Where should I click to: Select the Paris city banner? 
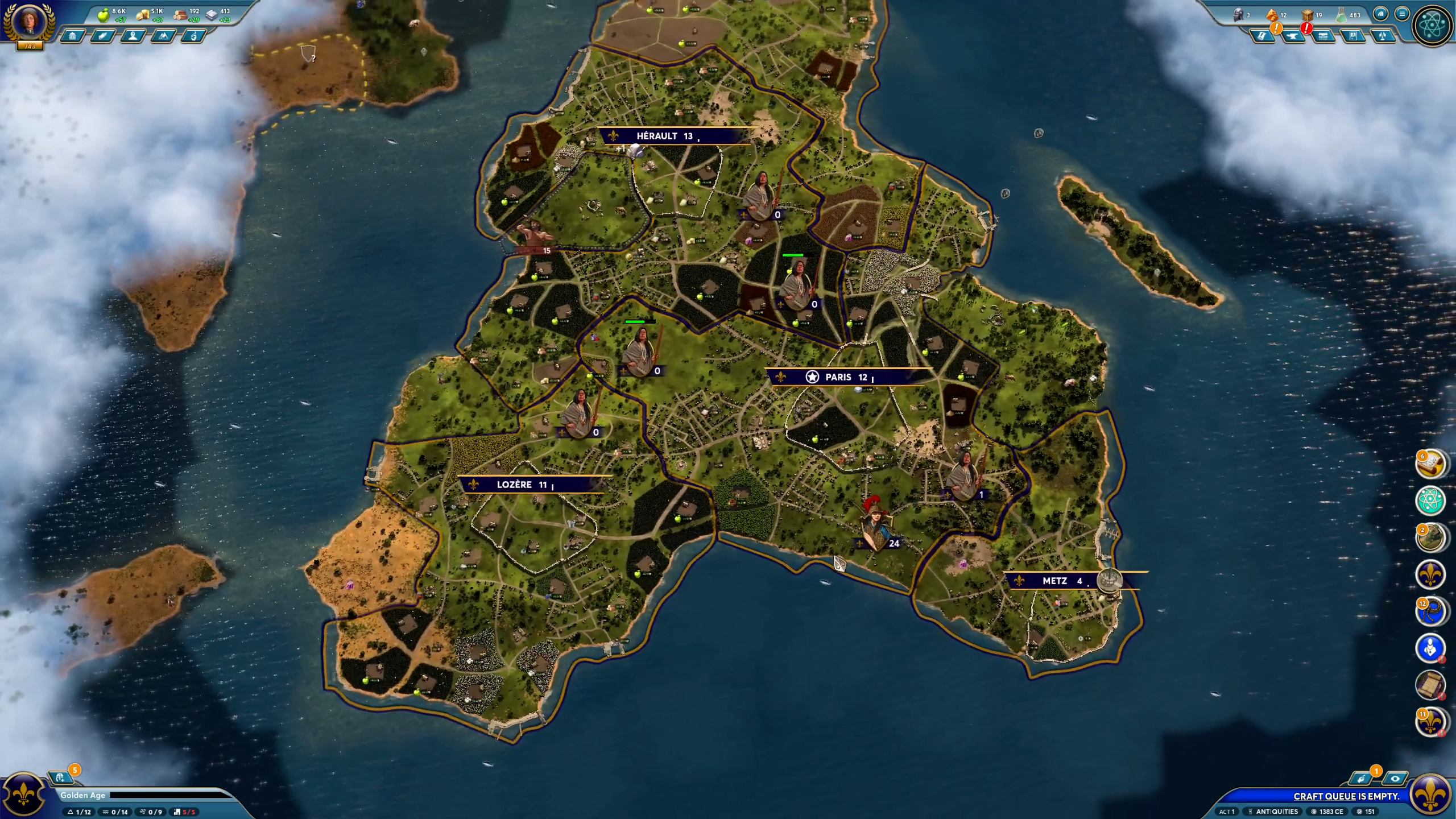click(x=830, y=377)
